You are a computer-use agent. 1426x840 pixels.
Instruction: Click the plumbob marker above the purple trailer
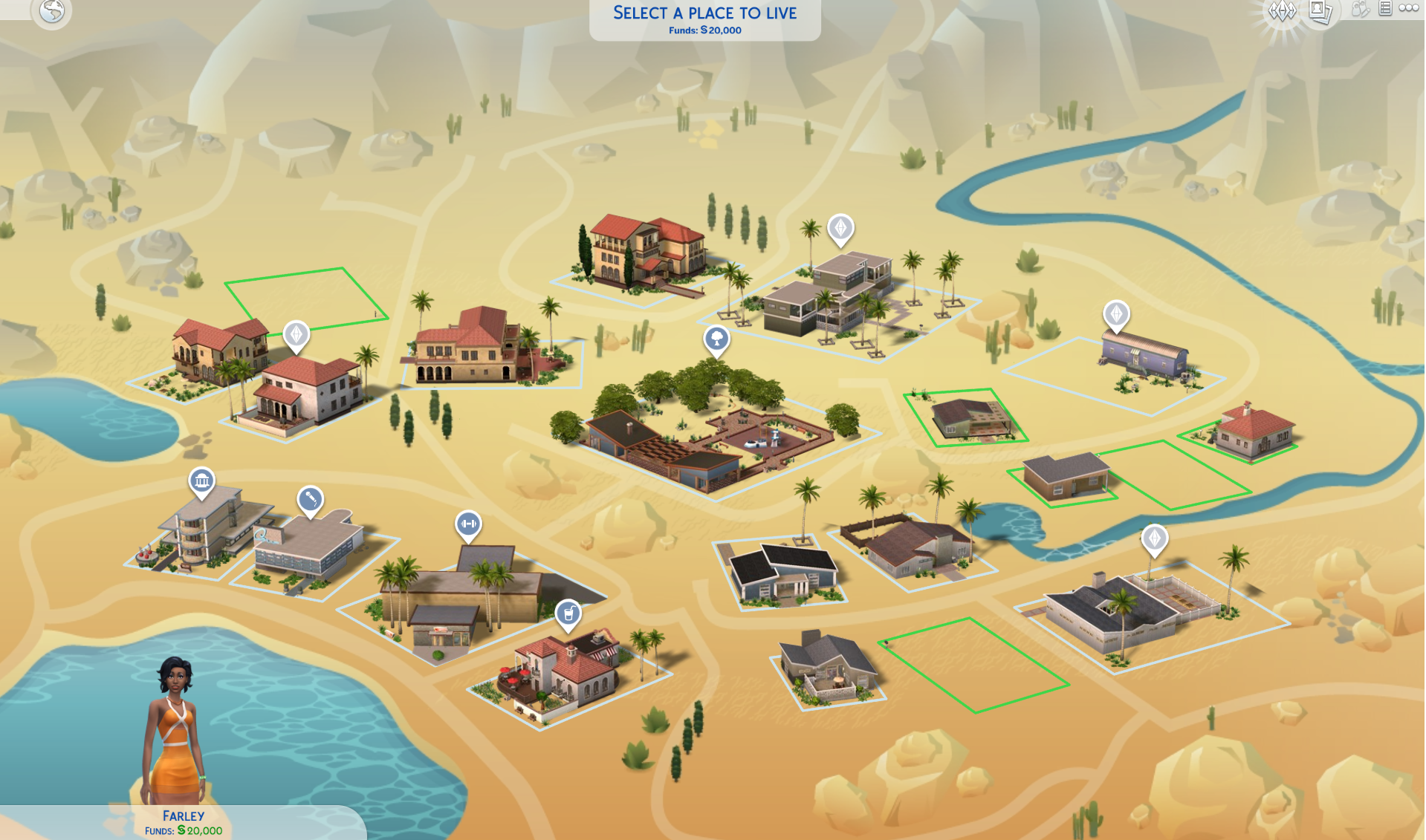1116,314
